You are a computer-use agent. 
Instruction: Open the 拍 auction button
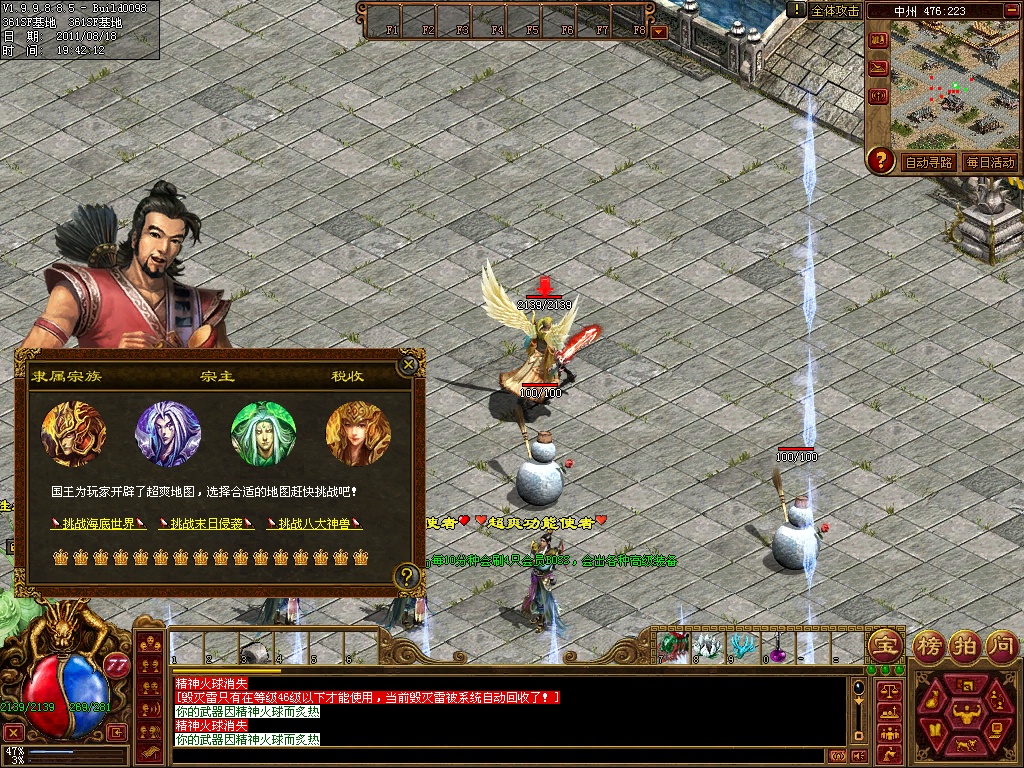point(964,645)
